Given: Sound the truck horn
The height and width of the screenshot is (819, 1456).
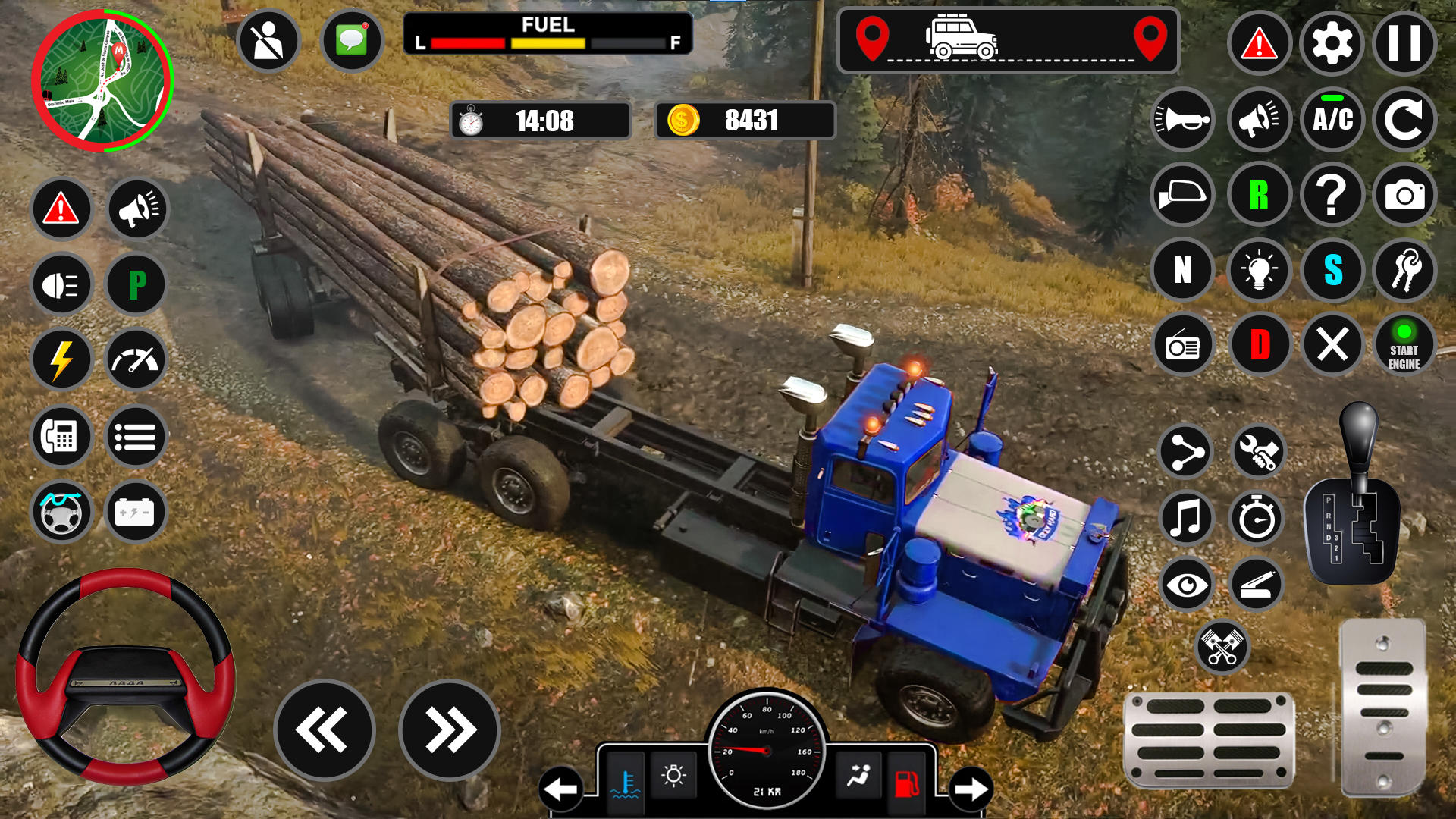Looking at the screenshot, I should pyautogui.click(x=1183, y=120).
